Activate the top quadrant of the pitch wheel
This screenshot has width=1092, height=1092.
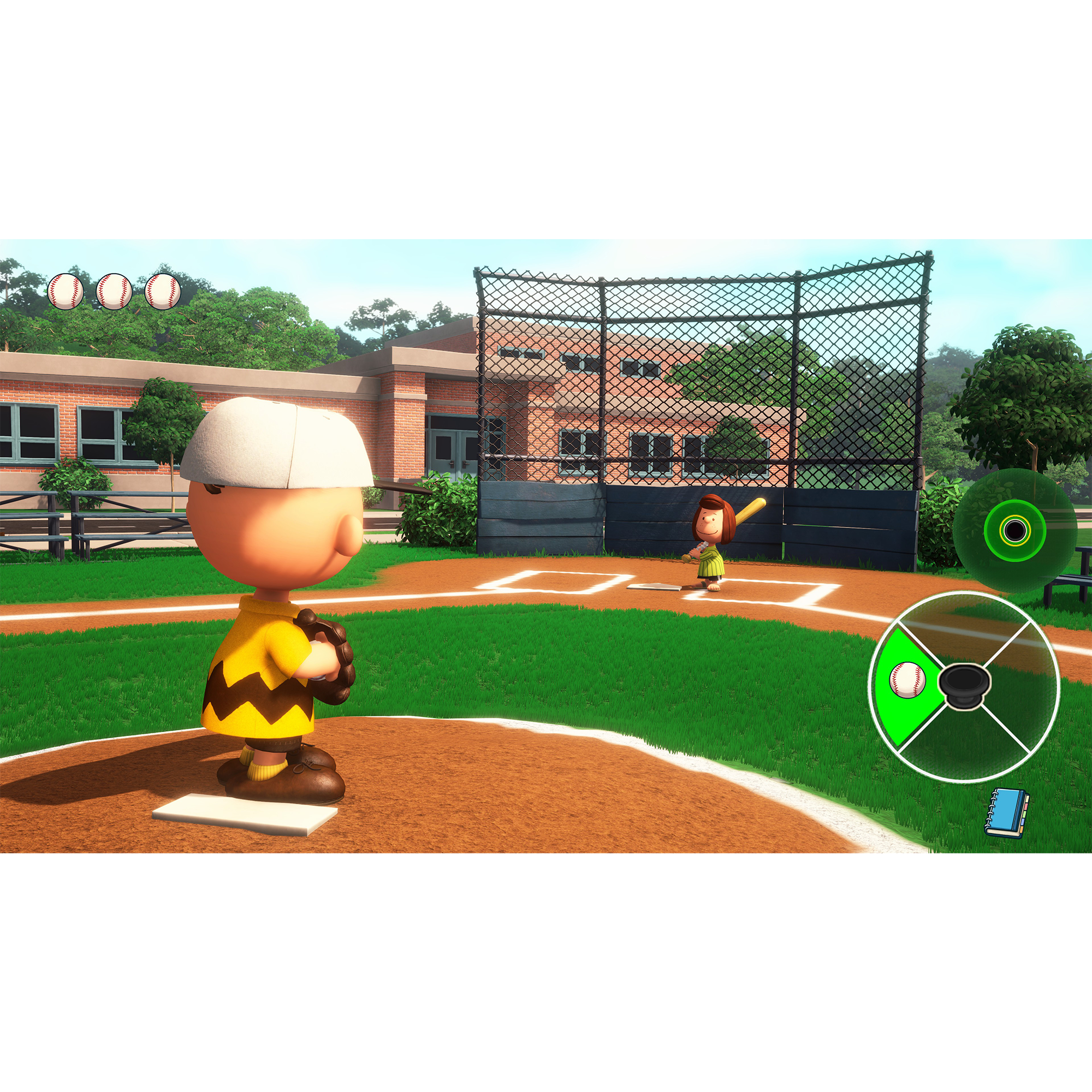pos(965,630)
